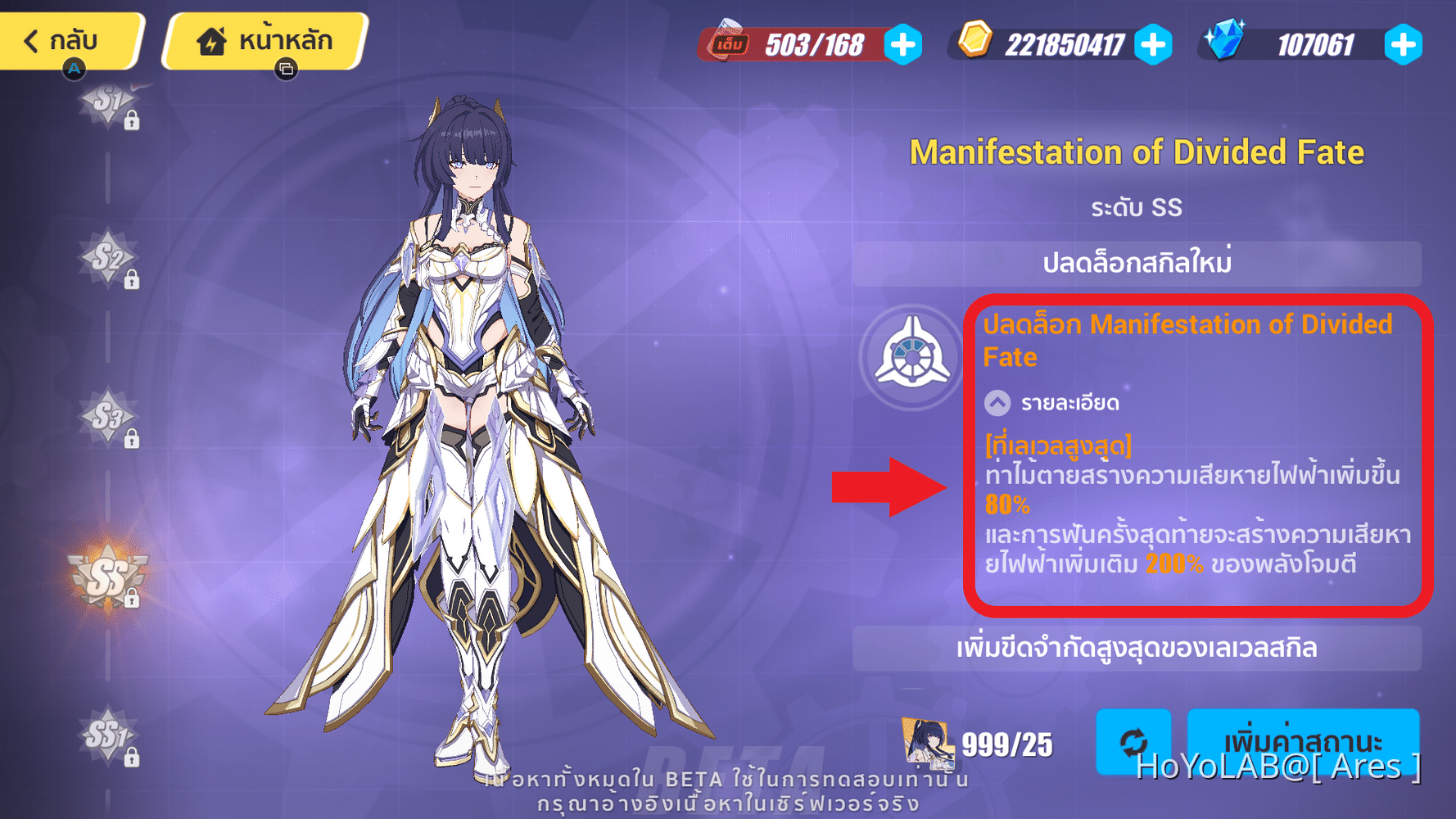Image resolution: width=1456 pixels, height=819 pixels.
Task: Click the material thumbnail showing 999/25
Action: pyautogui.click(x=926, y=744)
